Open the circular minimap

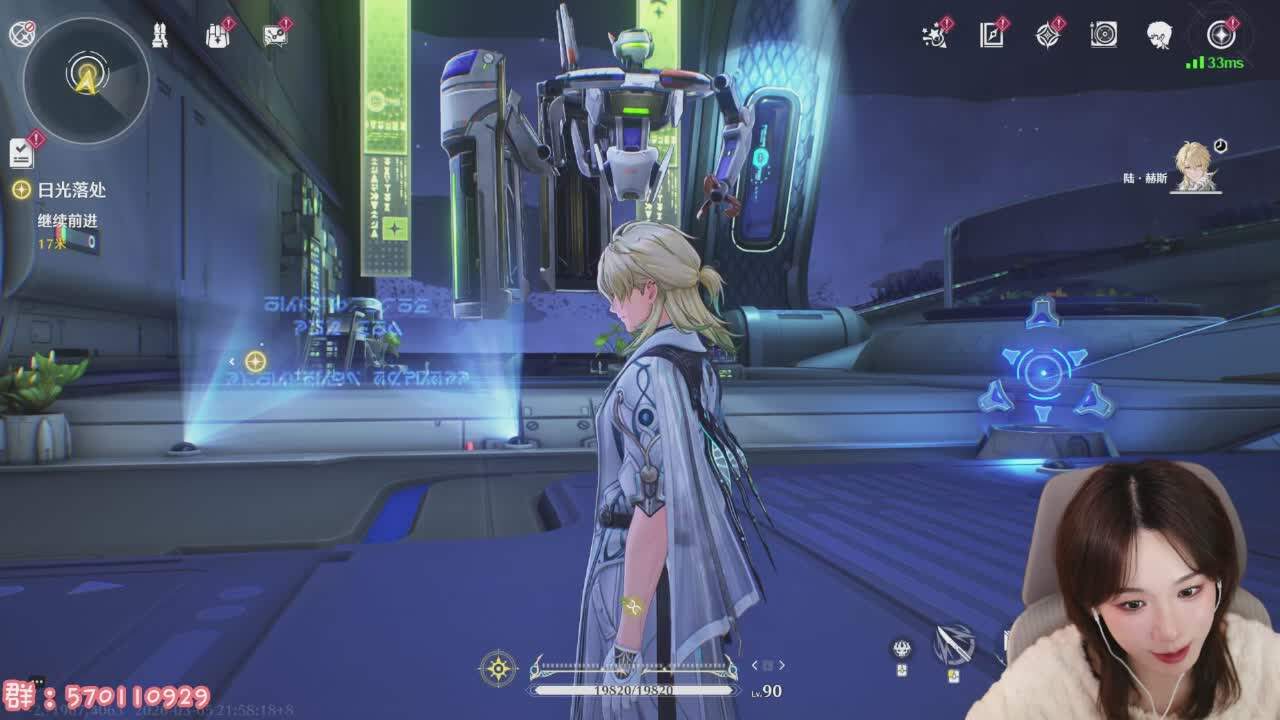coord(86,79)
